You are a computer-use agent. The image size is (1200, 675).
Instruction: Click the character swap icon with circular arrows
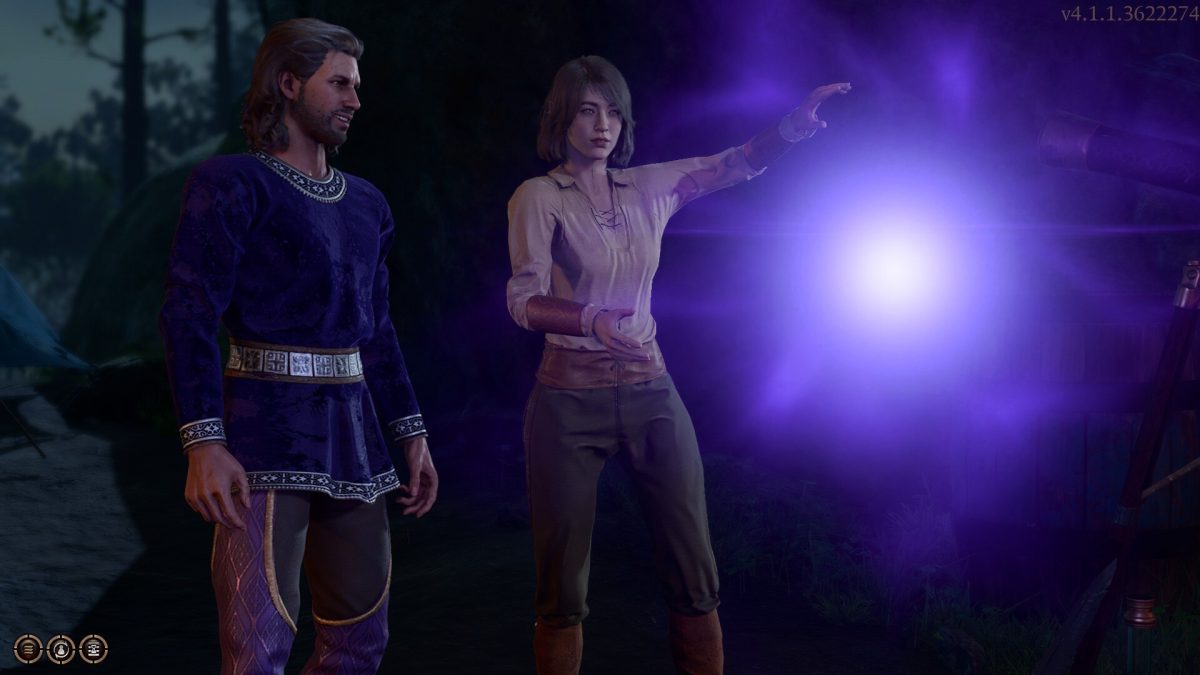click(61, 649)
